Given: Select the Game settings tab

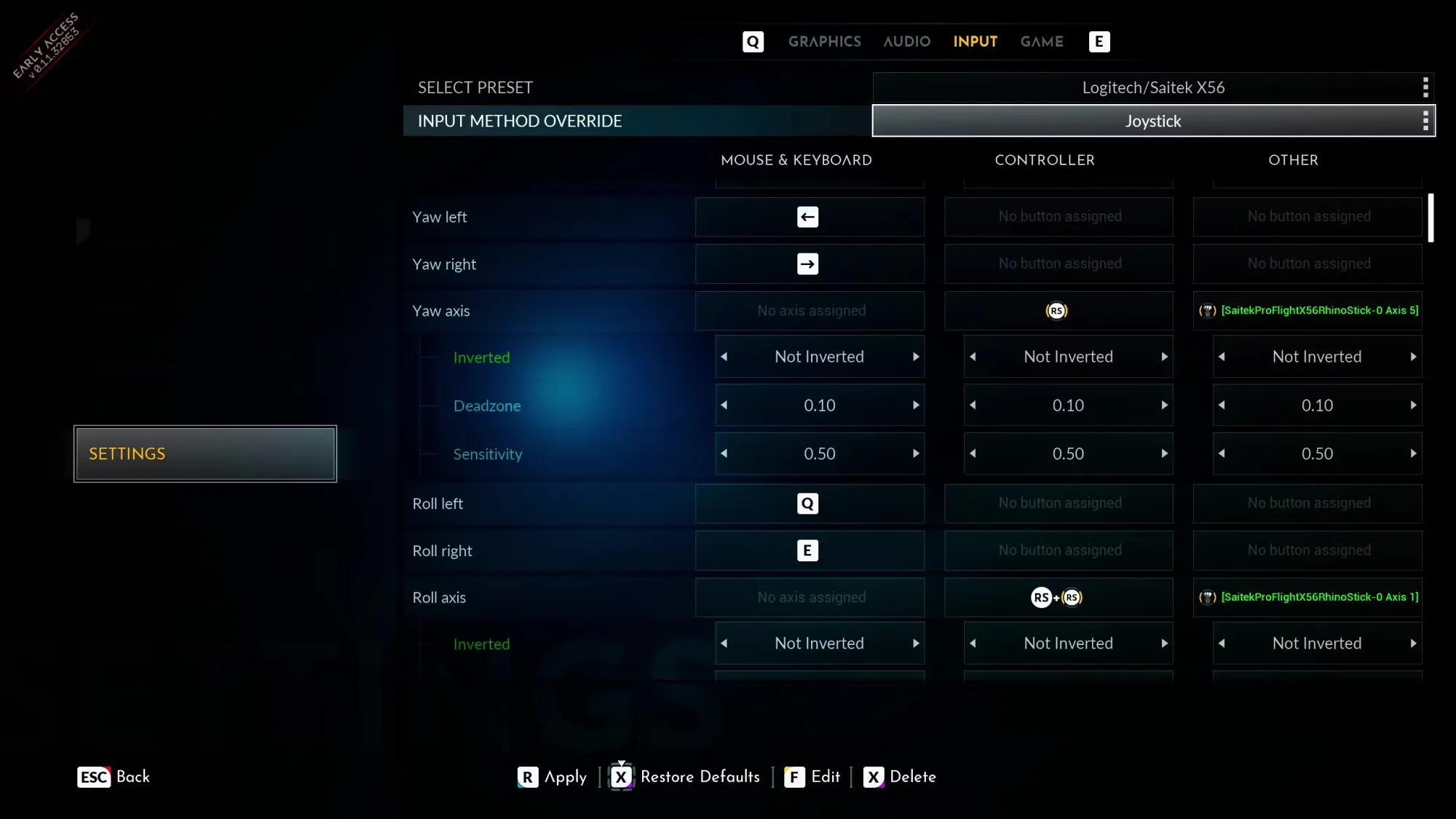Looking at the screenshot, I should [1041, 41].
